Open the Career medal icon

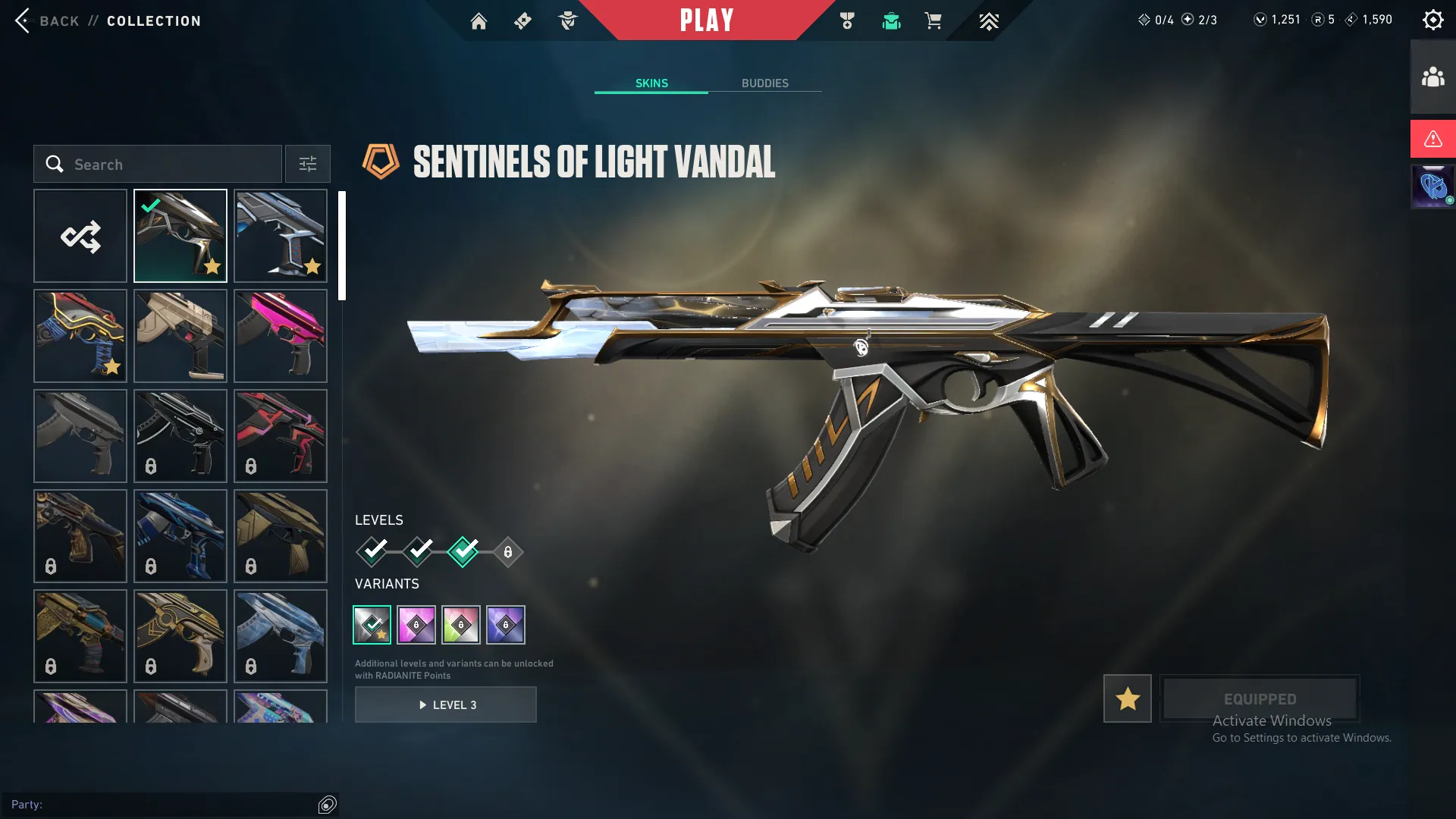(x=847, y=20)
